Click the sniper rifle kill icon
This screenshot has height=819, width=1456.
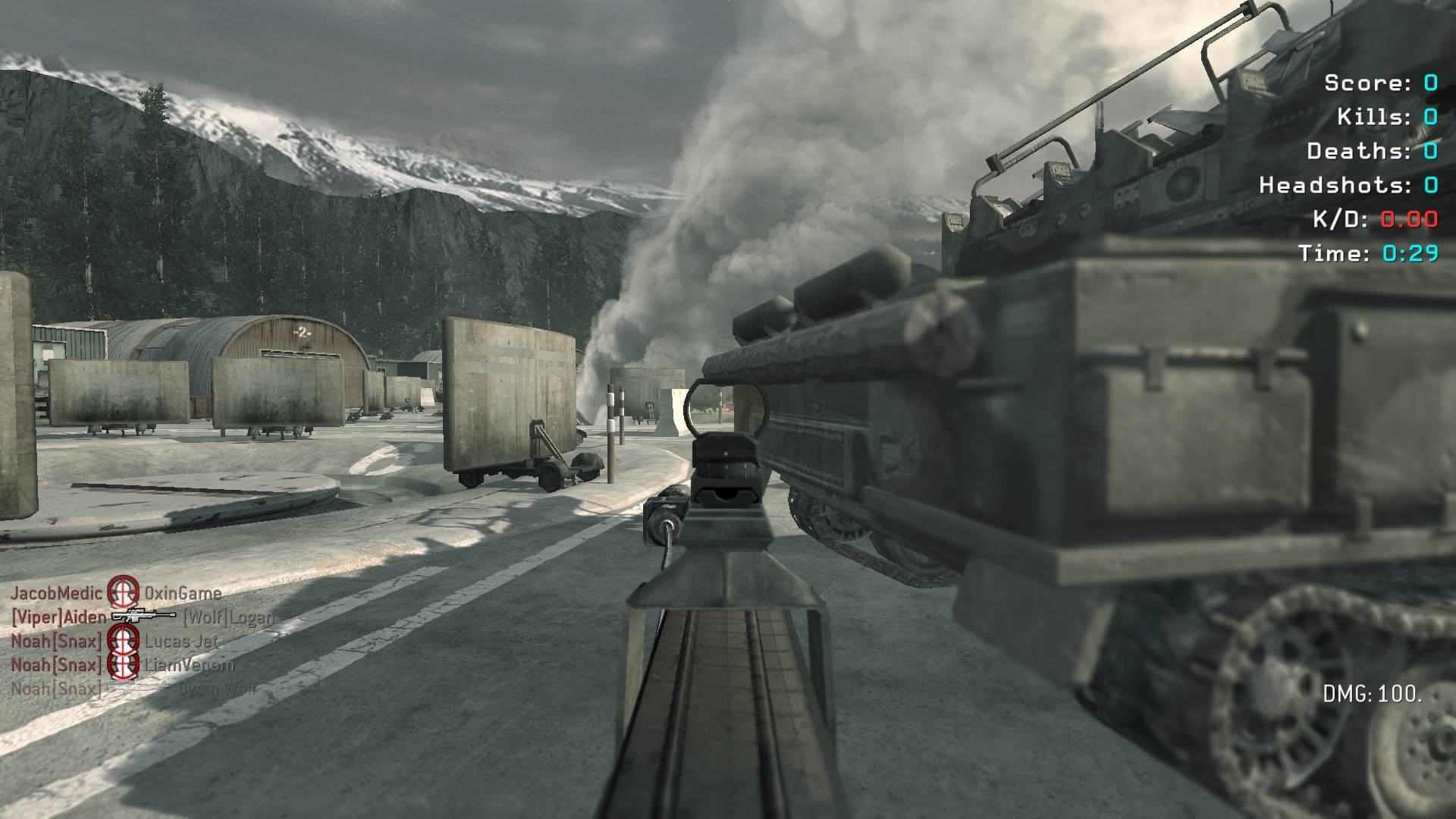143,617
